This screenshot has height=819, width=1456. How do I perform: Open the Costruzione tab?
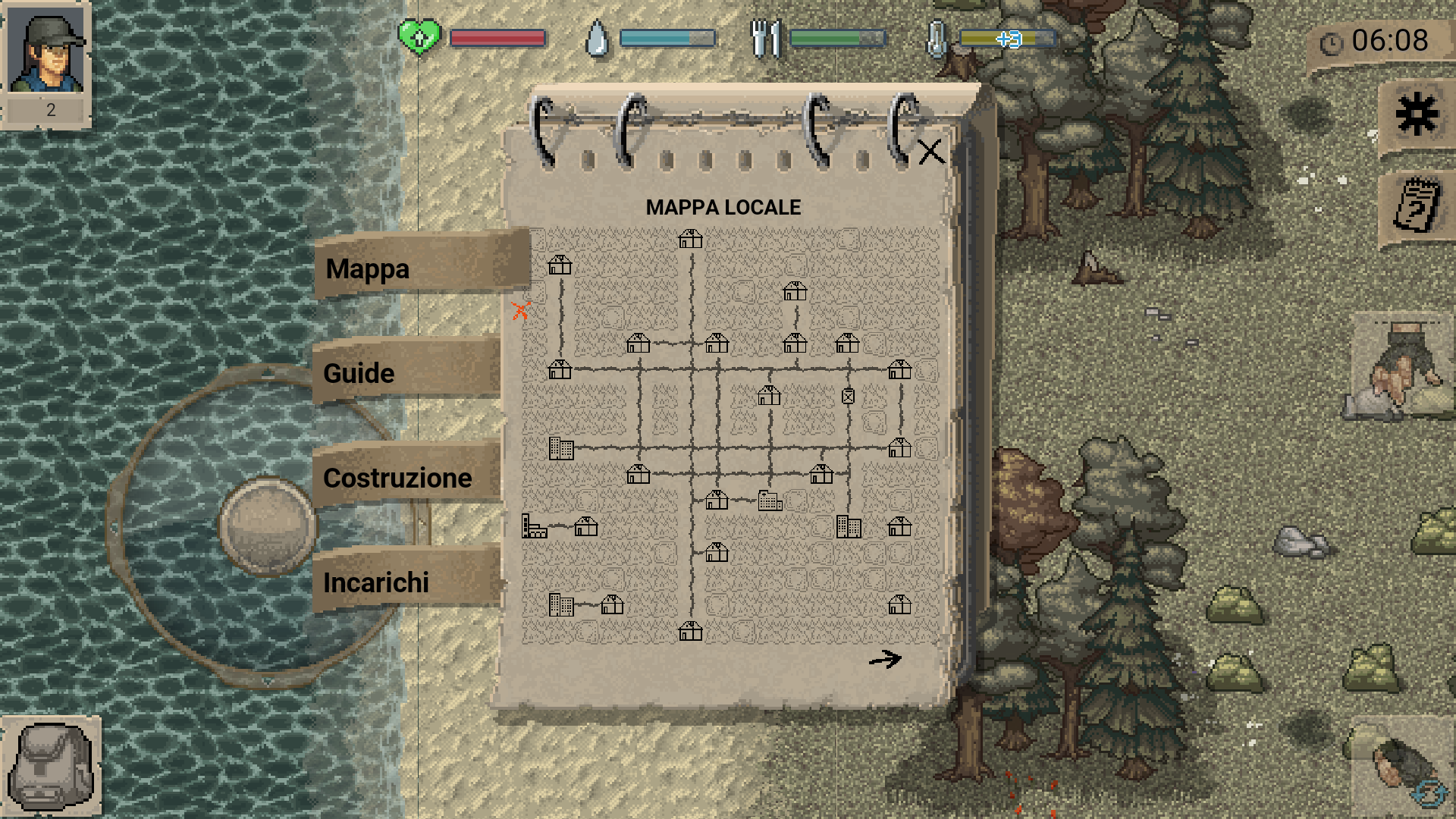[397, 478]
